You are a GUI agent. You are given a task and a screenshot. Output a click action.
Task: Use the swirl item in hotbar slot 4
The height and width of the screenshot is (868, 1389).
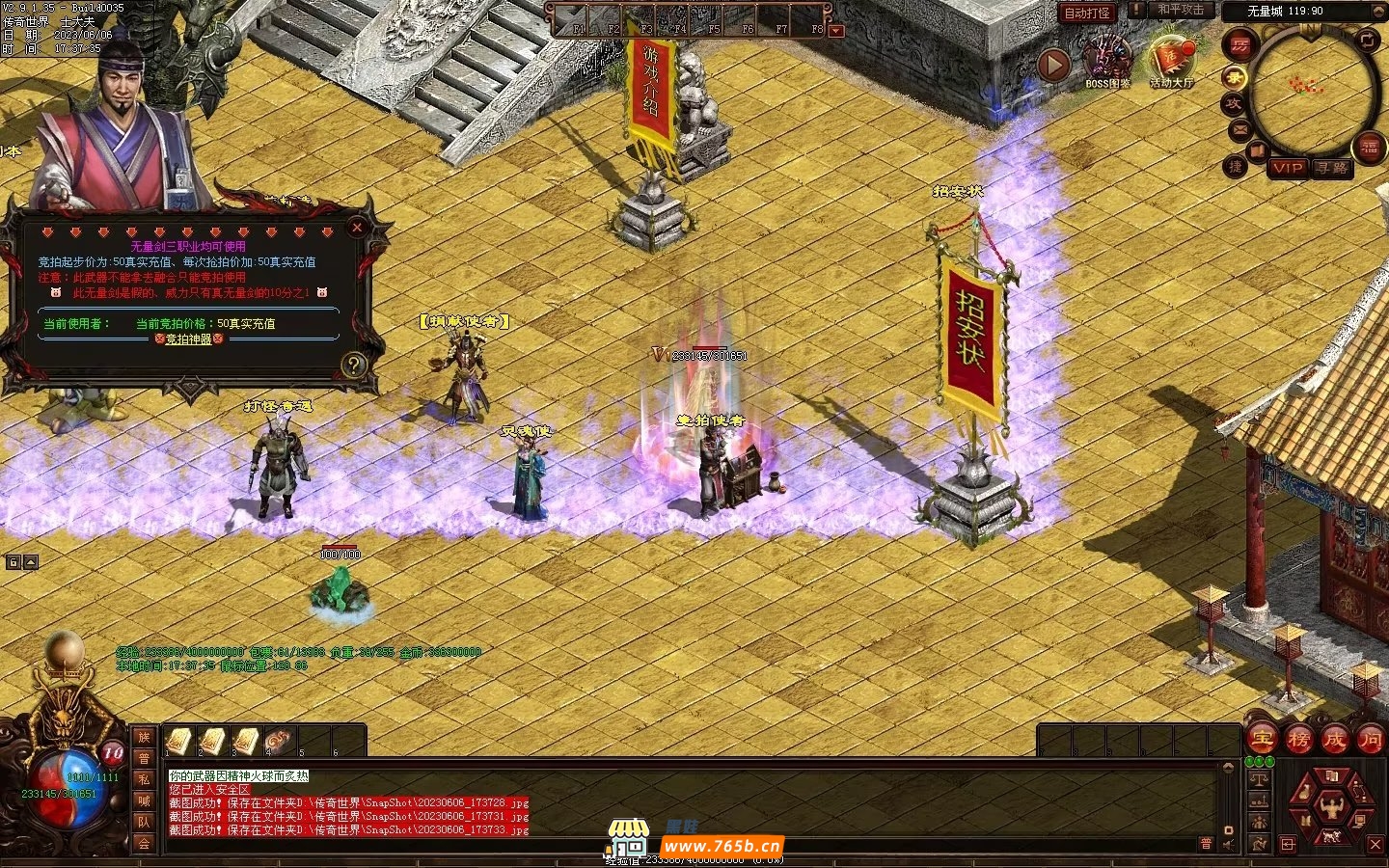[x=279, y=740]
